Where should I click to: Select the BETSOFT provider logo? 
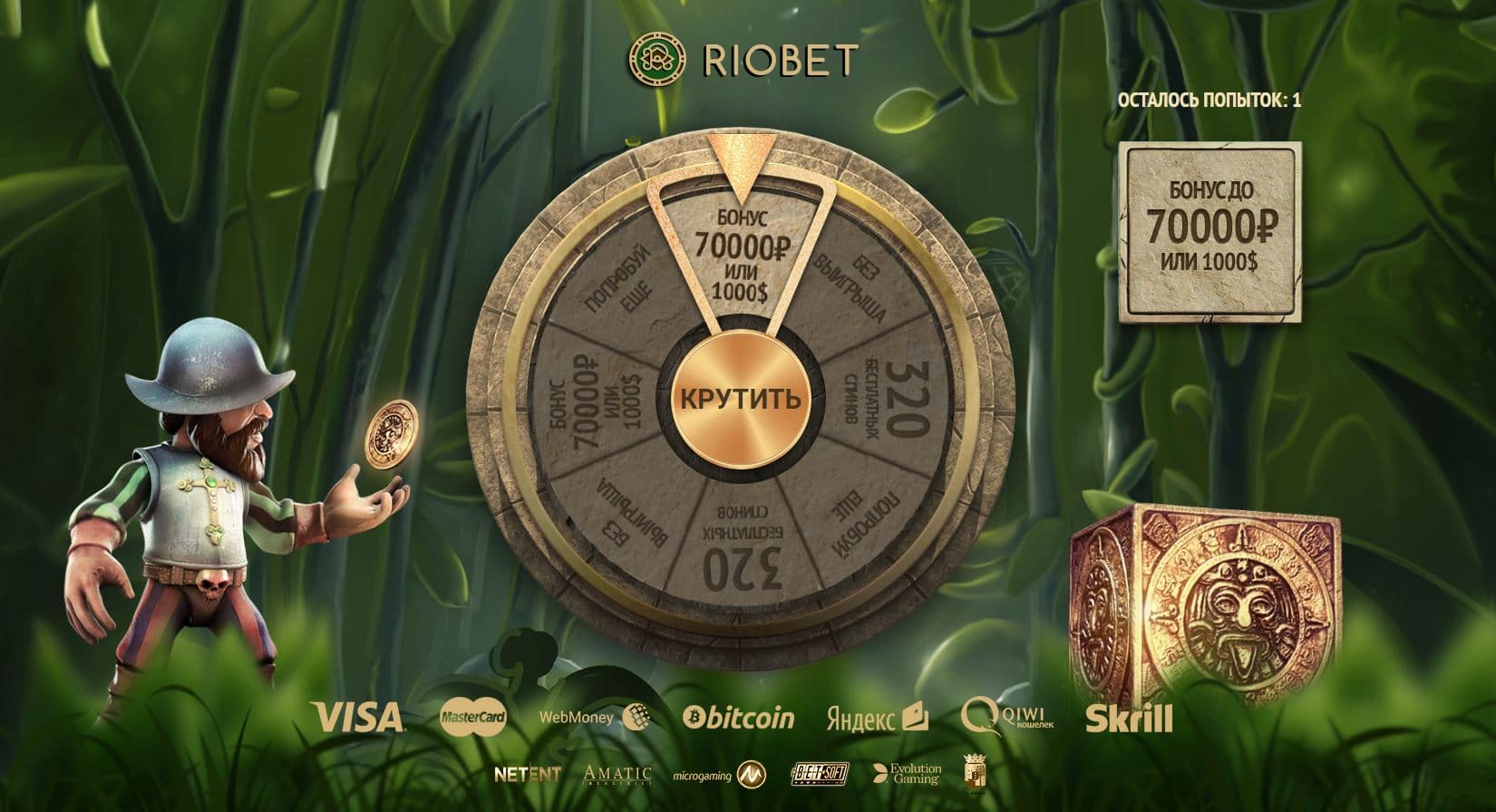(819, 775)
